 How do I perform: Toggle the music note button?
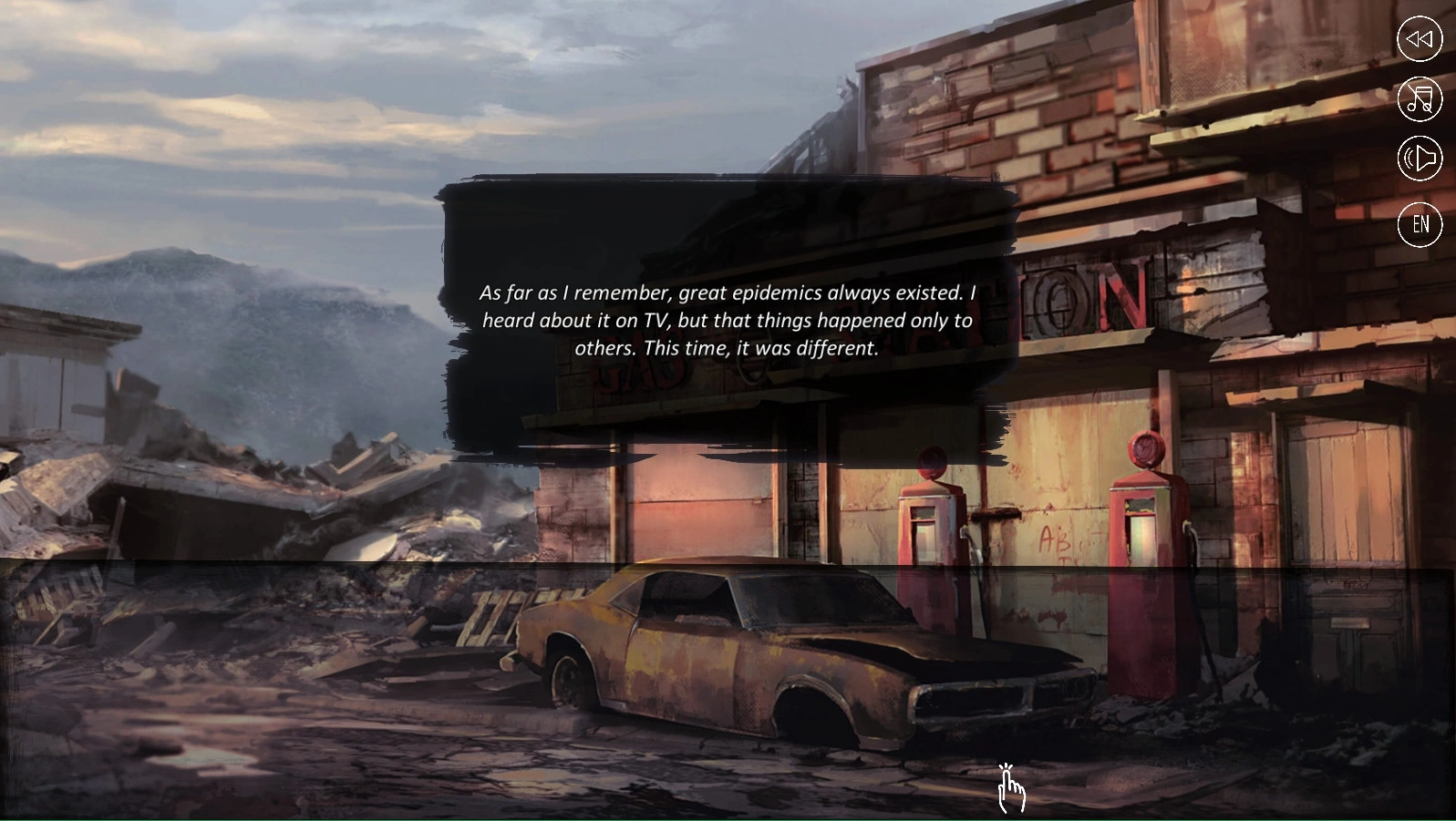(x=1420, y=99)
